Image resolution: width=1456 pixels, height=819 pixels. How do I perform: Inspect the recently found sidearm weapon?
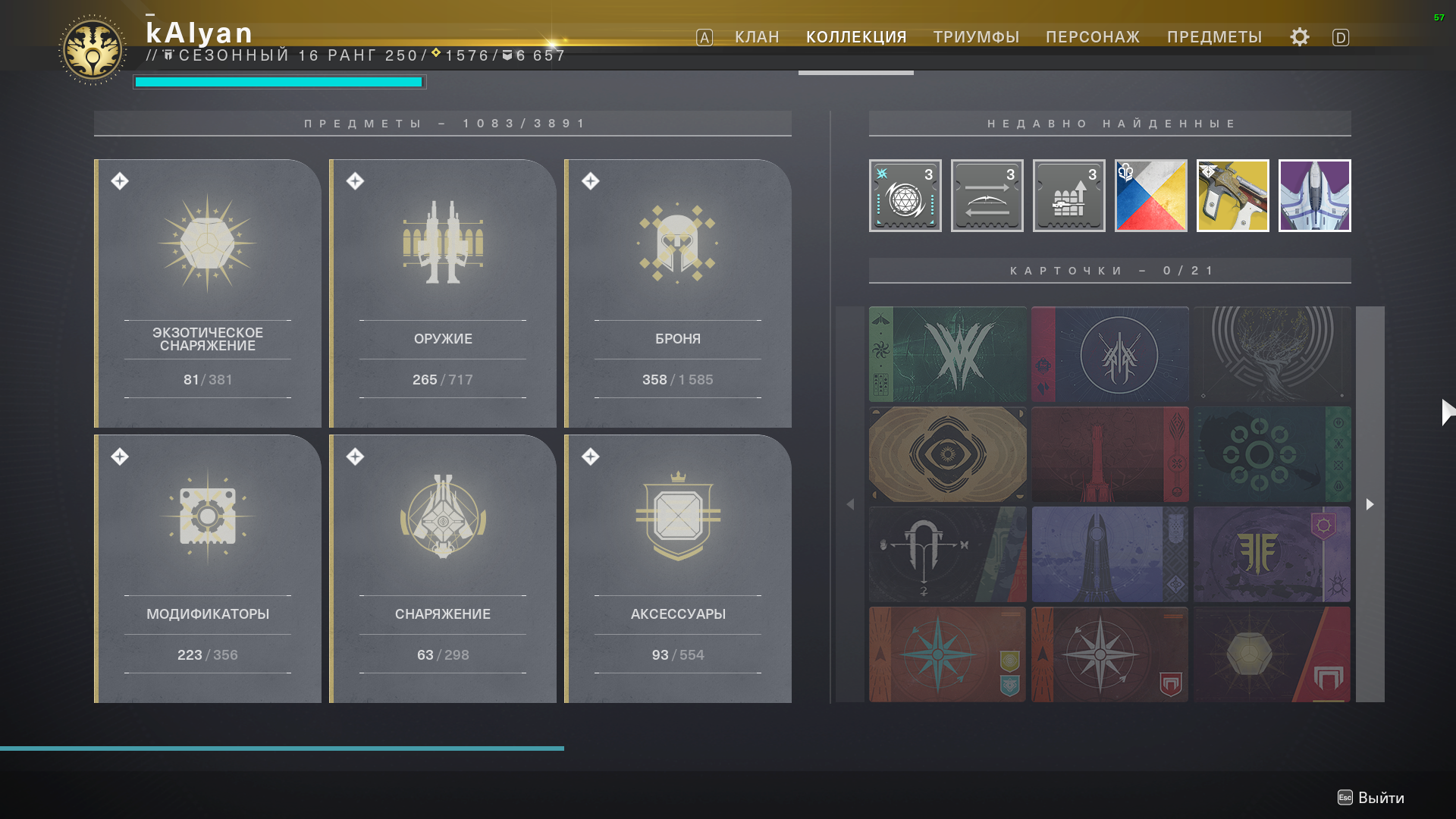pos(1232,196)
